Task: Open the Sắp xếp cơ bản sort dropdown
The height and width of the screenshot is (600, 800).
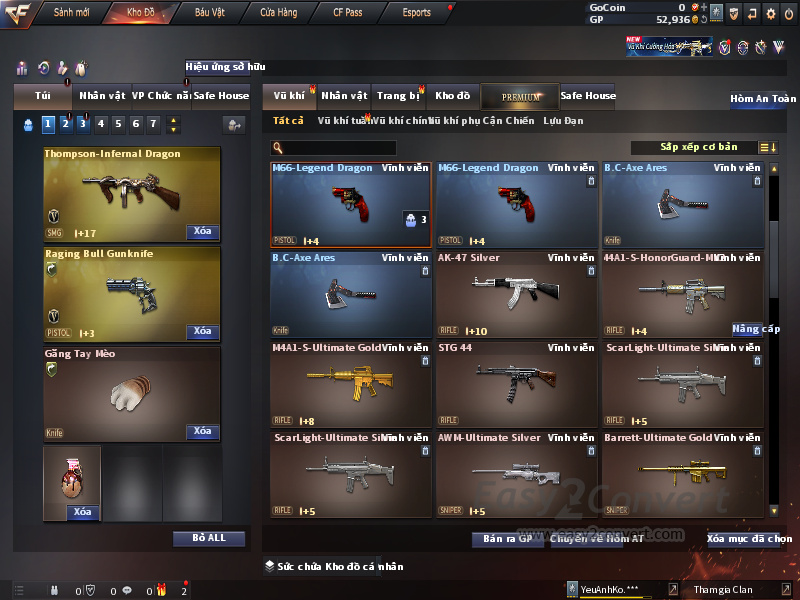Action: pyautogui.click(x=698, y=148)
